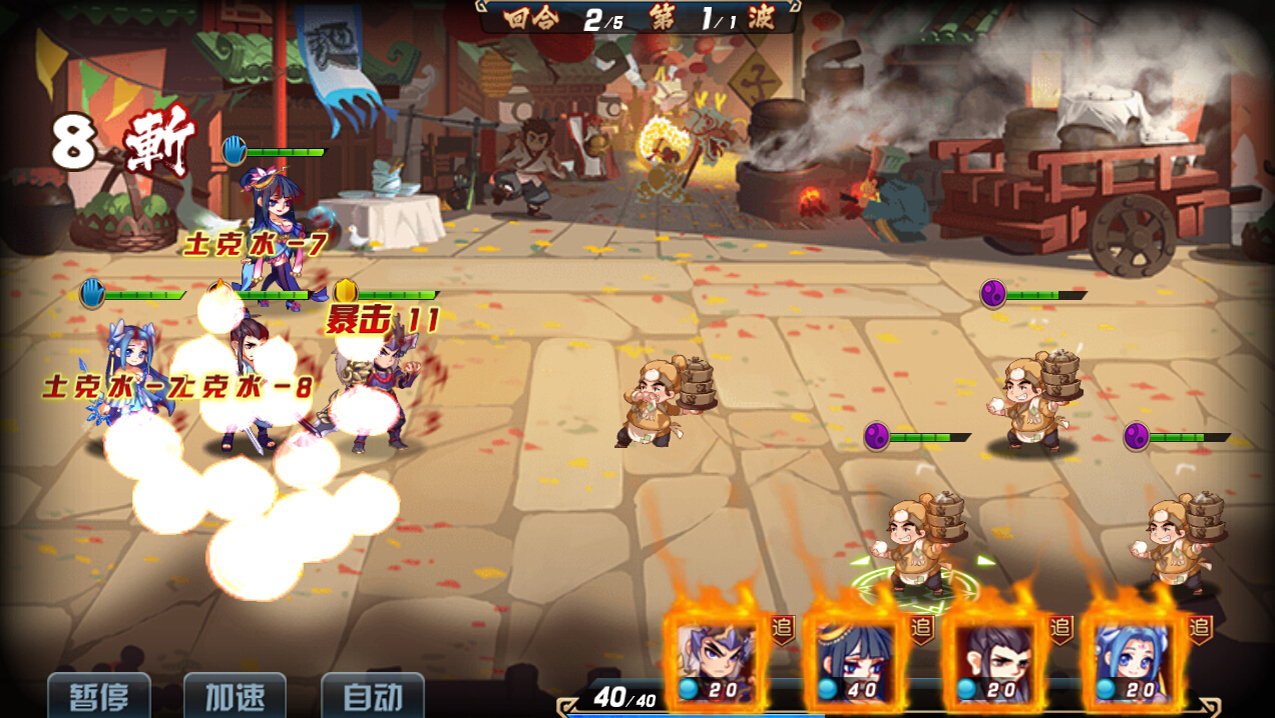Speed up combat with the 加速 button
The height and width of the screenshot is (718, 1275).
(235, 696)
